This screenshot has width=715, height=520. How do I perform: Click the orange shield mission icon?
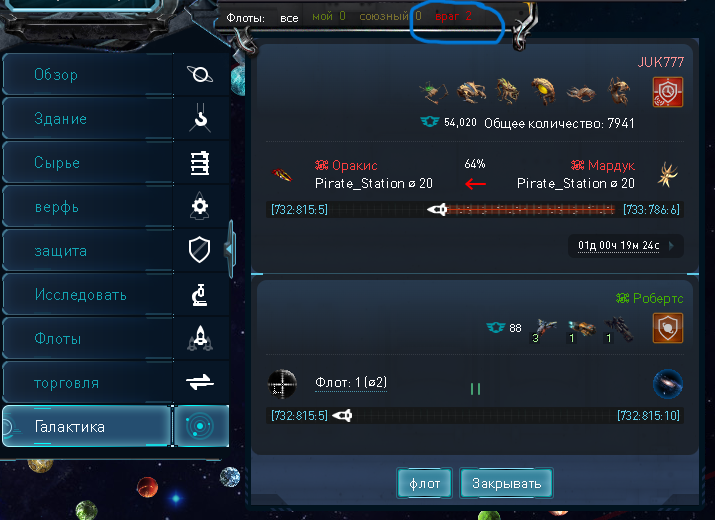[x=667, y=328]
